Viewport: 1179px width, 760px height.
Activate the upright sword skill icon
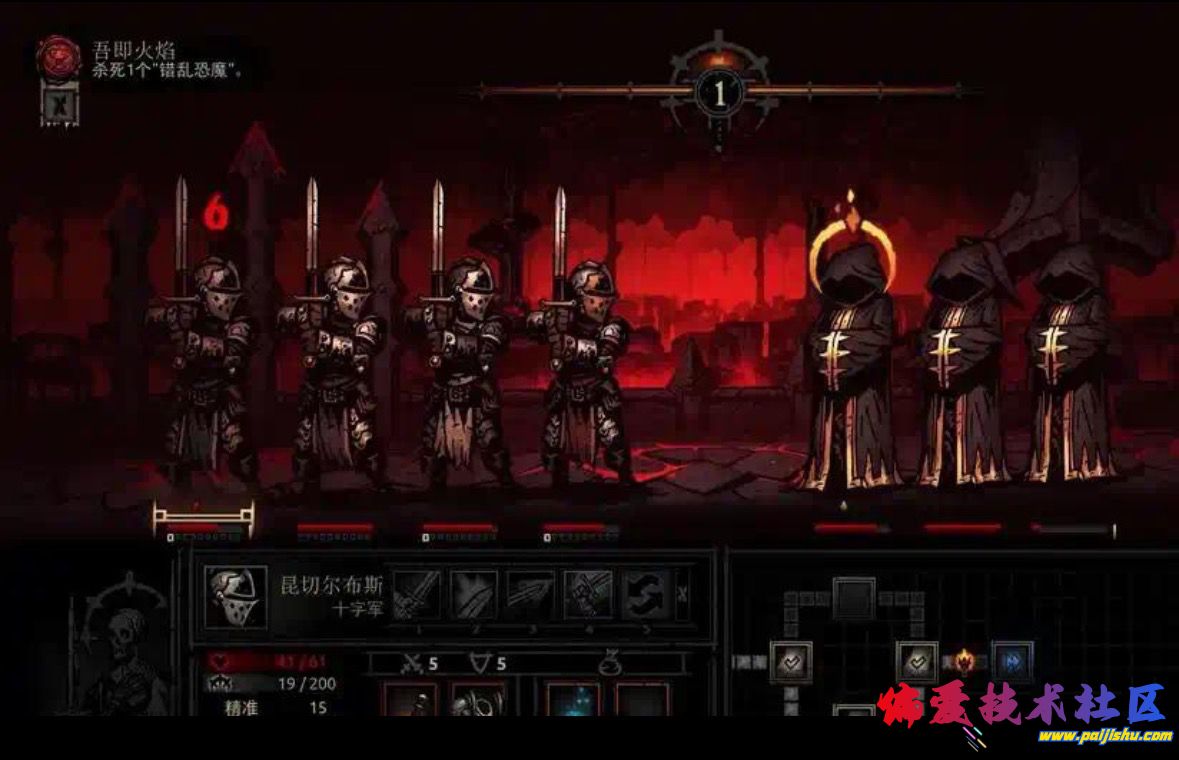click(416, 594)
